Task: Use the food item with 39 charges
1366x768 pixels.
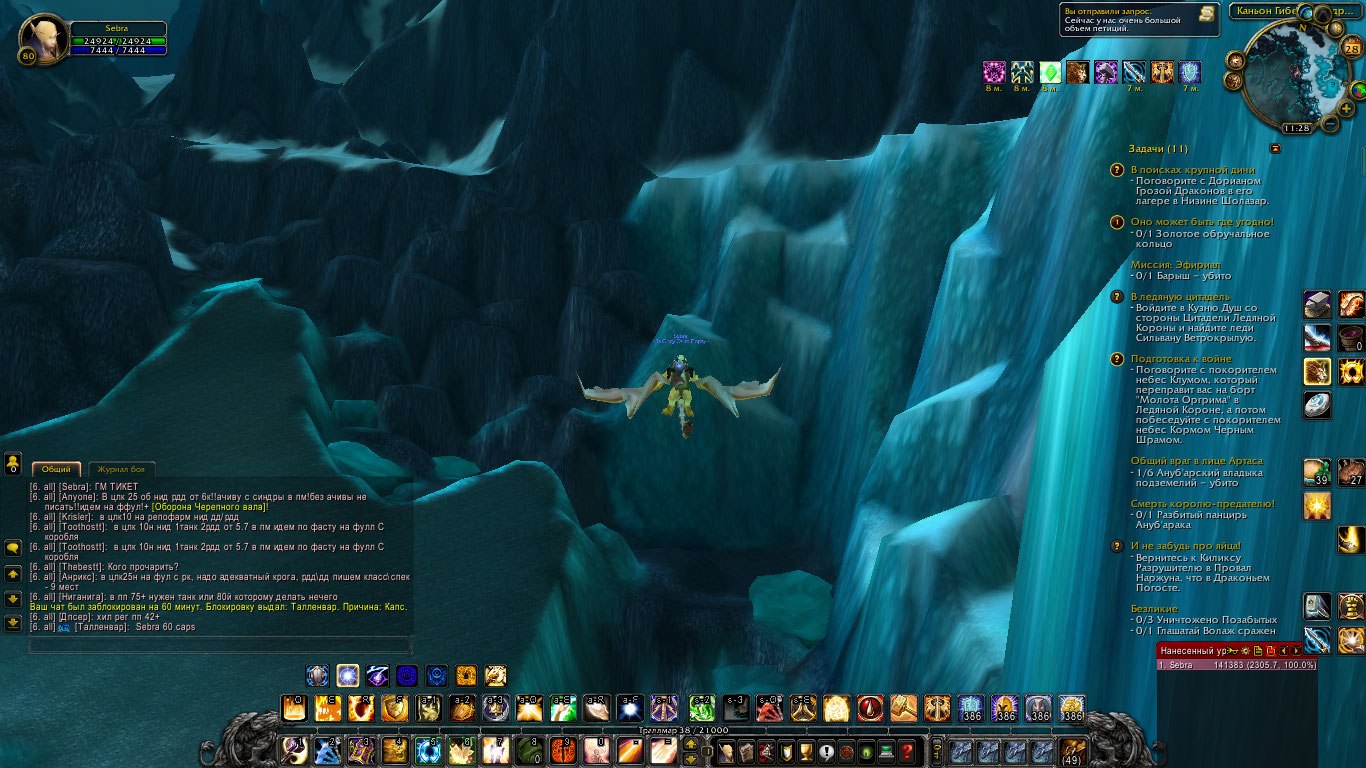Action: click(1317, 472)
